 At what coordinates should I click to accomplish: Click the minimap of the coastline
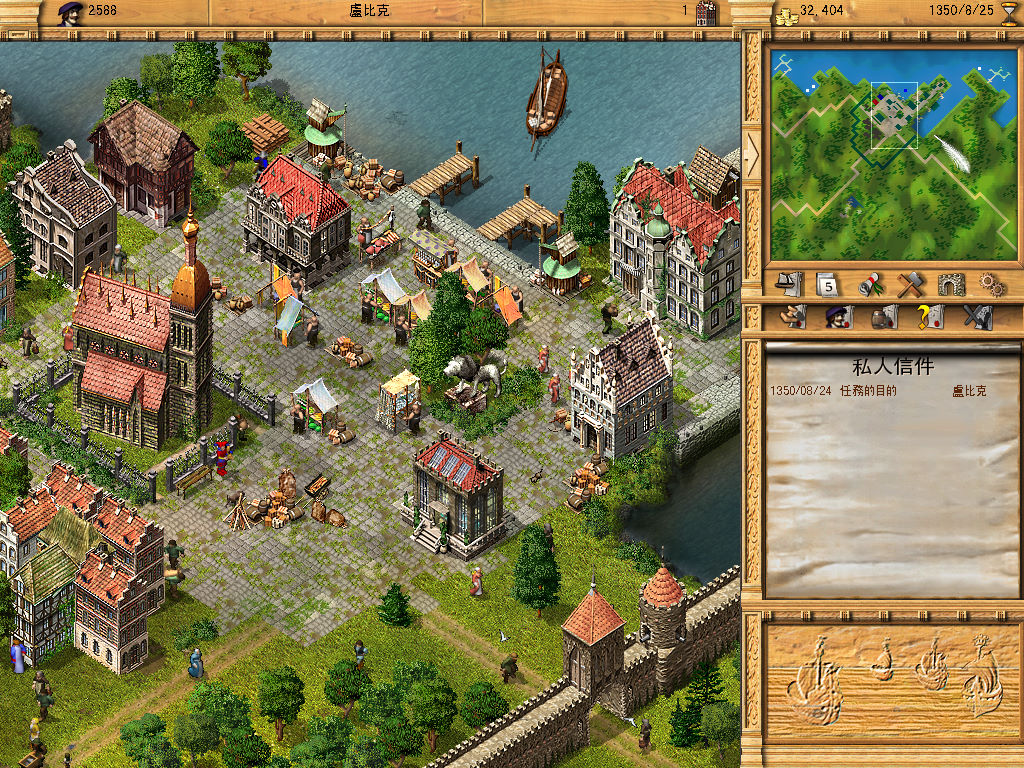pos(892,154)
